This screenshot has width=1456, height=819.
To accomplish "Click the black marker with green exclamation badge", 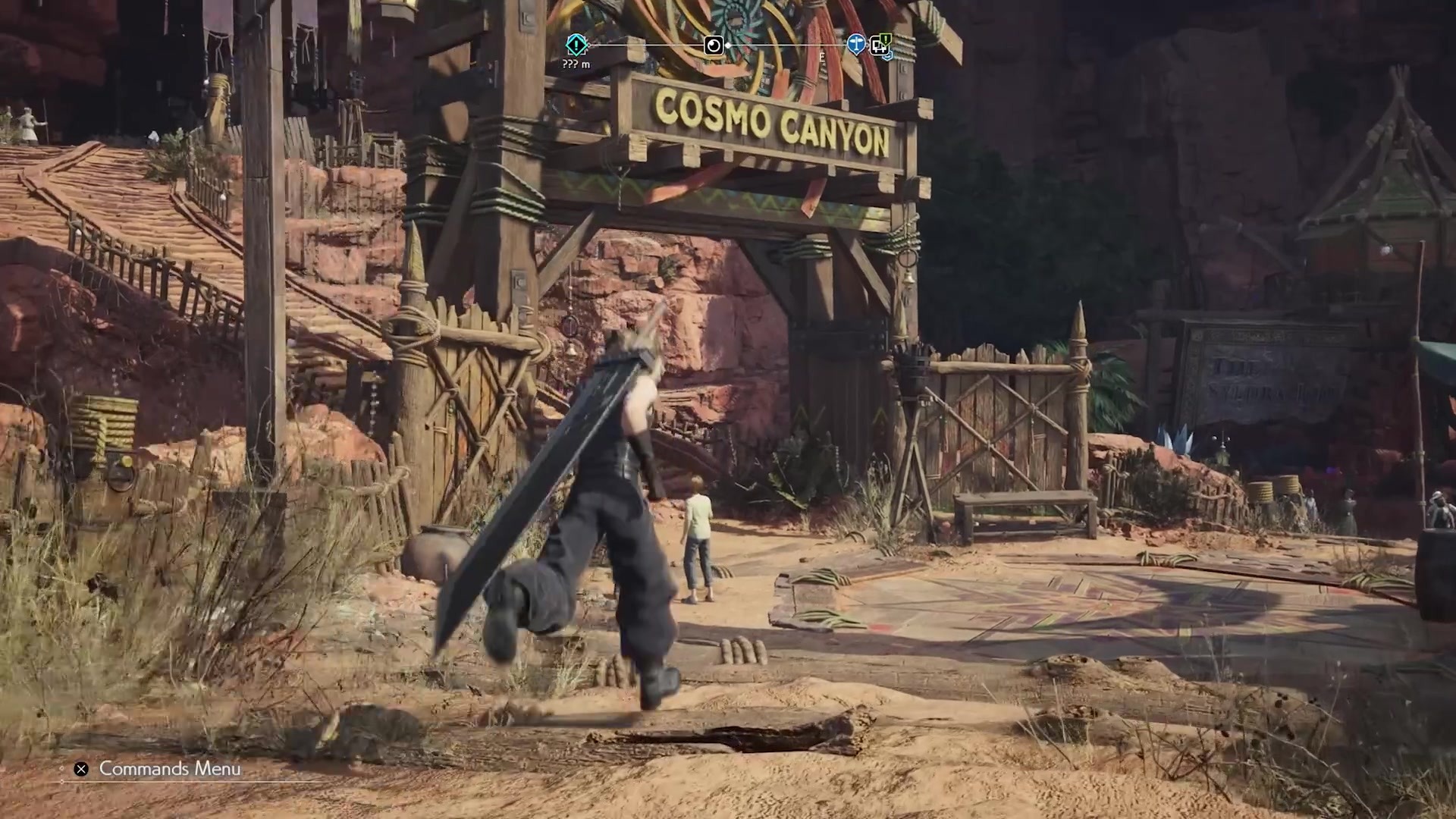I will click(x=880, y=46).
